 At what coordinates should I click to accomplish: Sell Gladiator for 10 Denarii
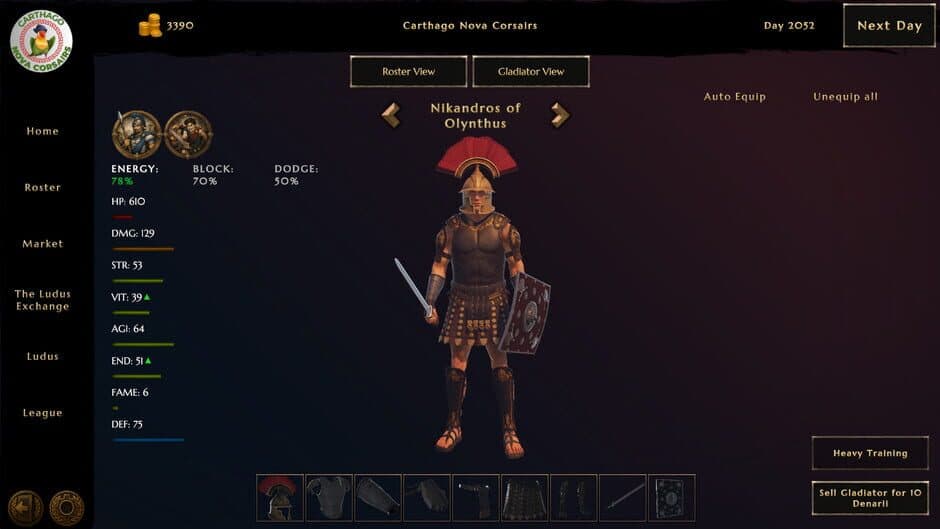[870, 498]
